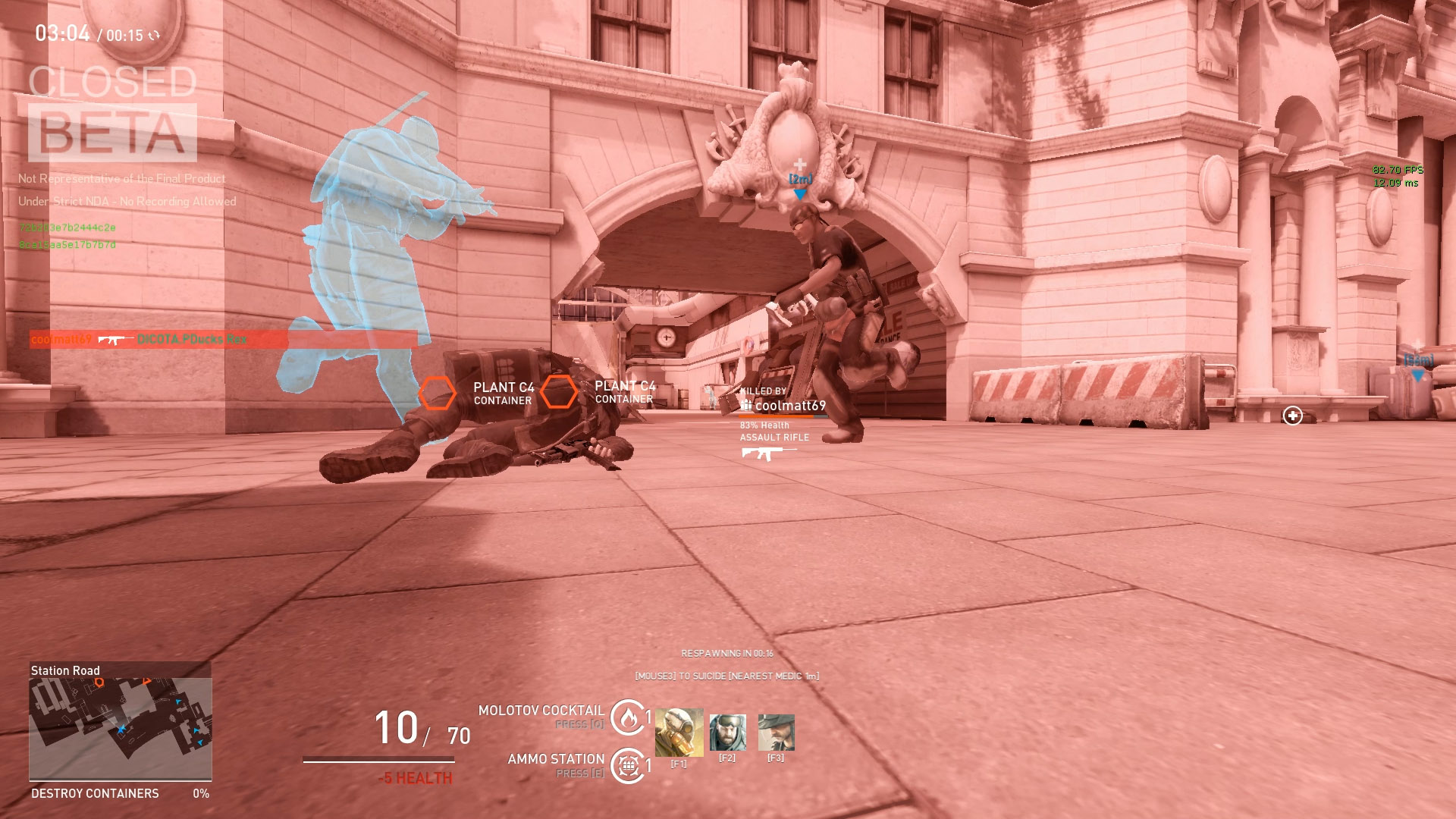Click the circled white plus marker
This screenshot has width=1456, height=819.
(1292, 416)
